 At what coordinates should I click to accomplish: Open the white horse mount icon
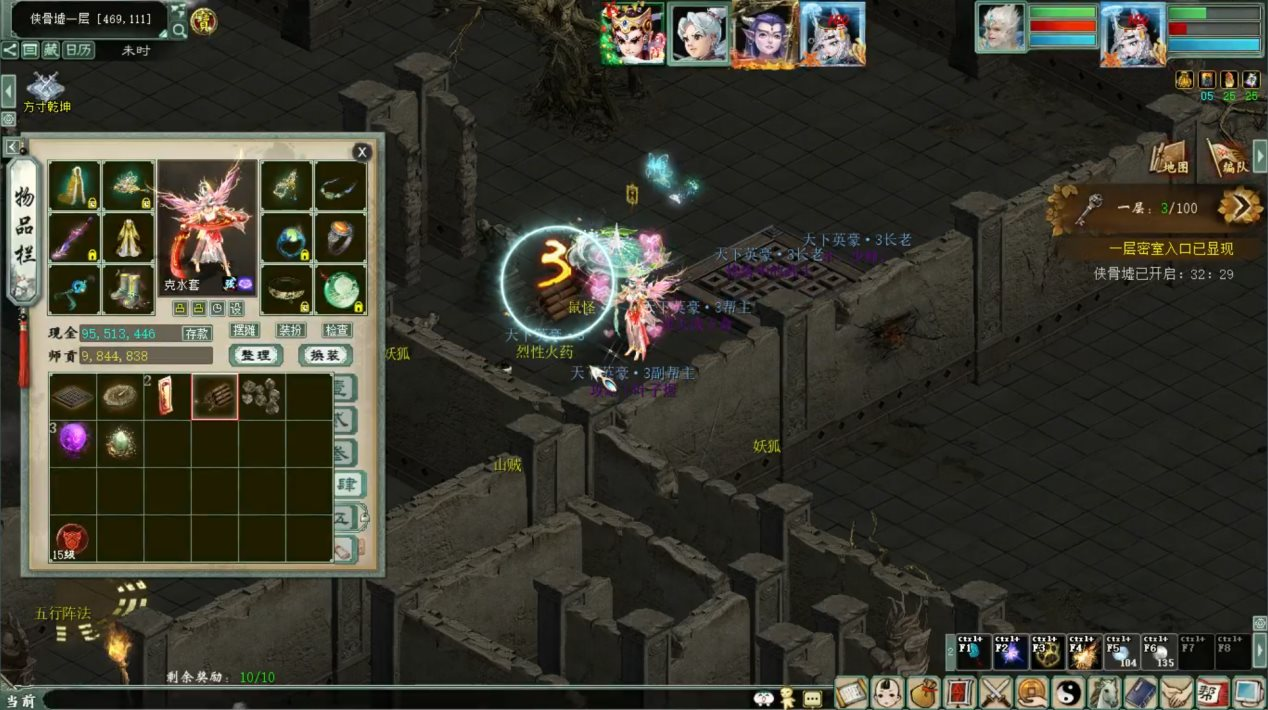point(1104,692)
